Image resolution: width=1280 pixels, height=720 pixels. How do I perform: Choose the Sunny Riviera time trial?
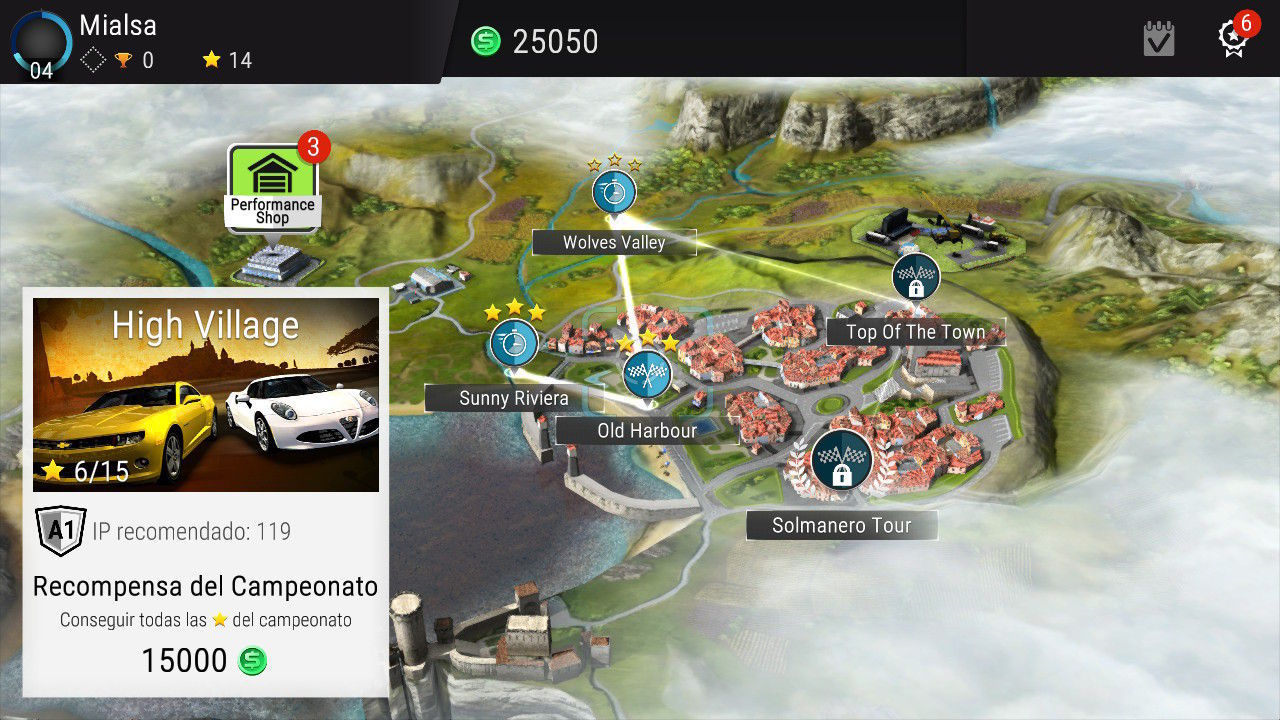[x=514, y=344]
